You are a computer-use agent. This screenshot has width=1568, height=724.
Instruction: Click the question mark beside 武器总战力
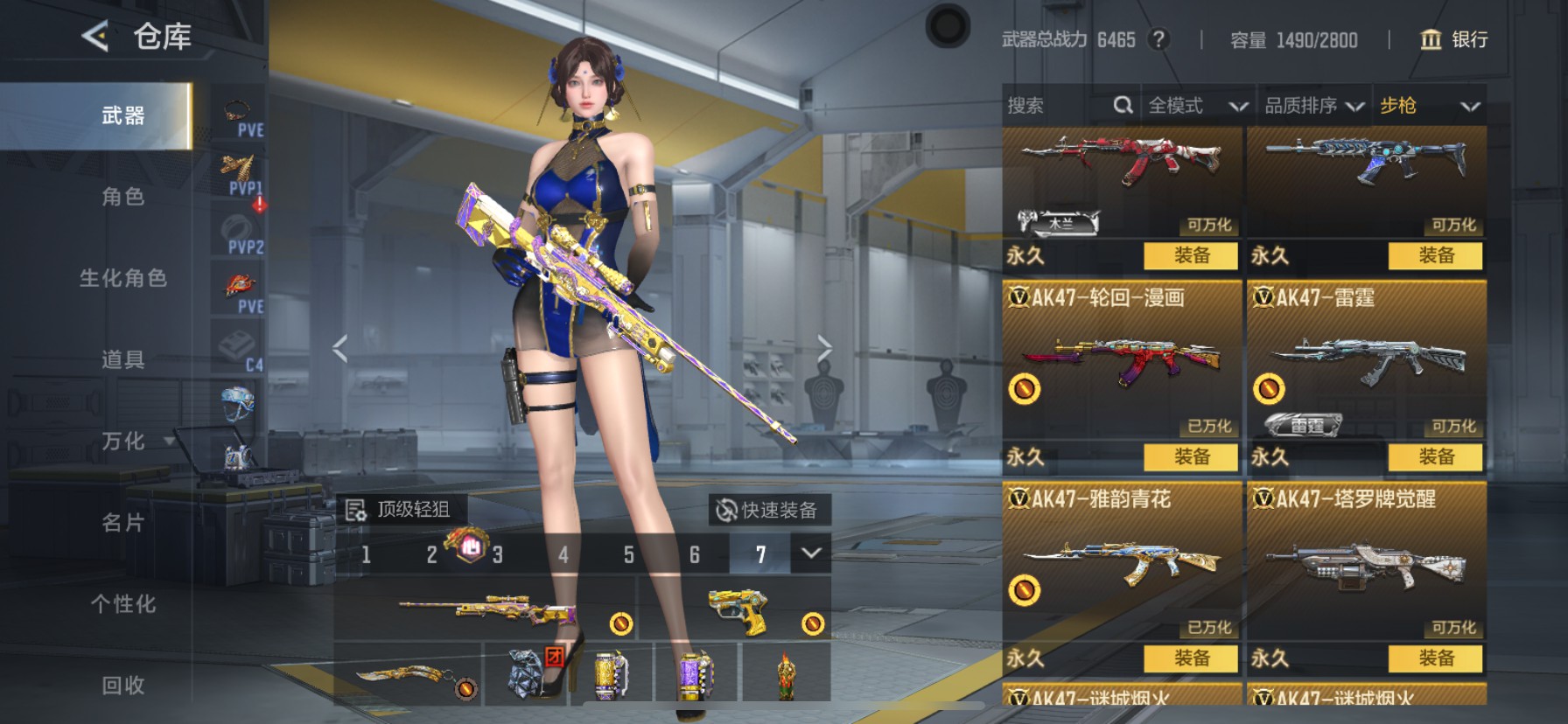point(1161,39)
